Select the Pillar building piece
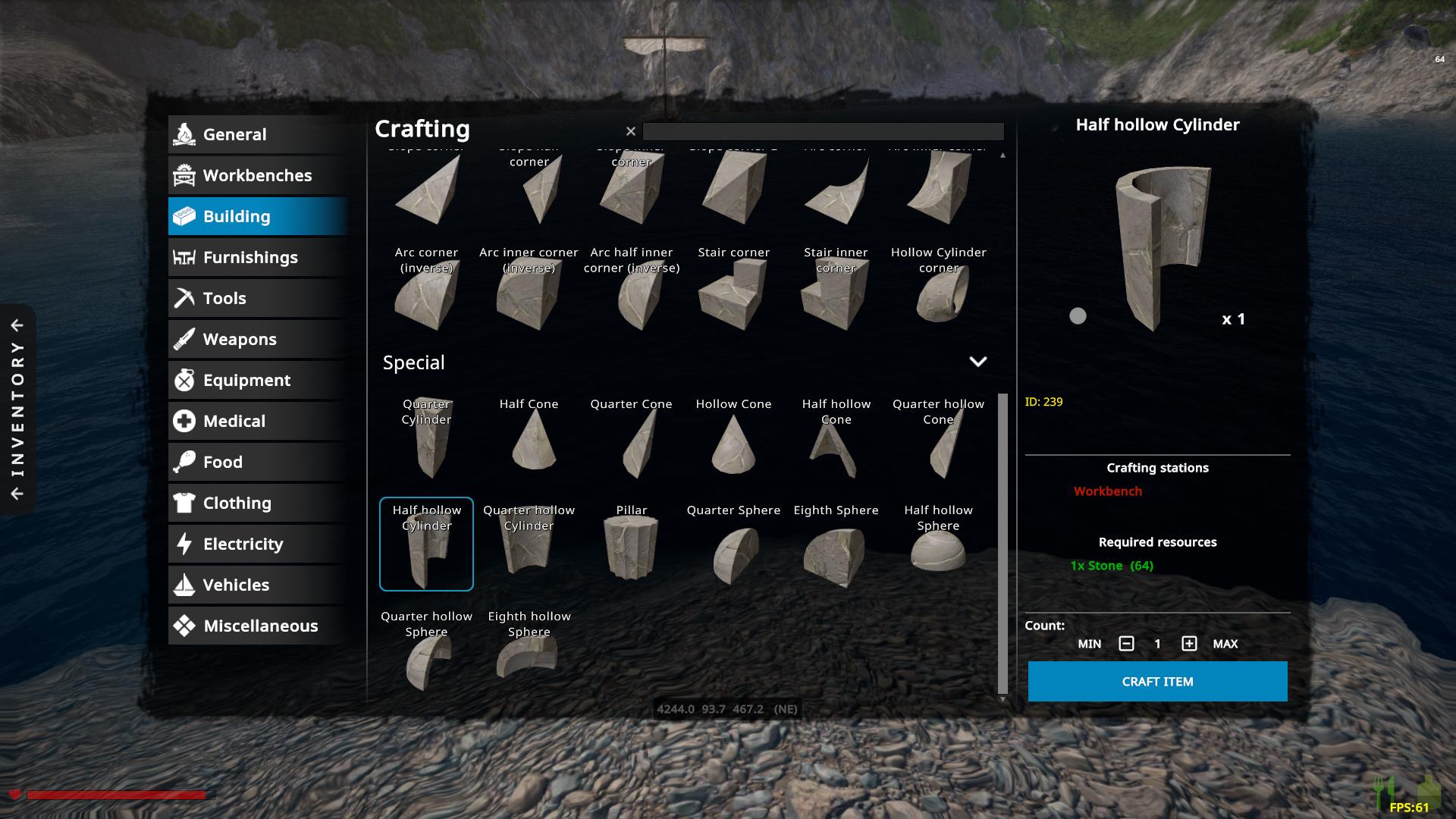 pos(631,544)
